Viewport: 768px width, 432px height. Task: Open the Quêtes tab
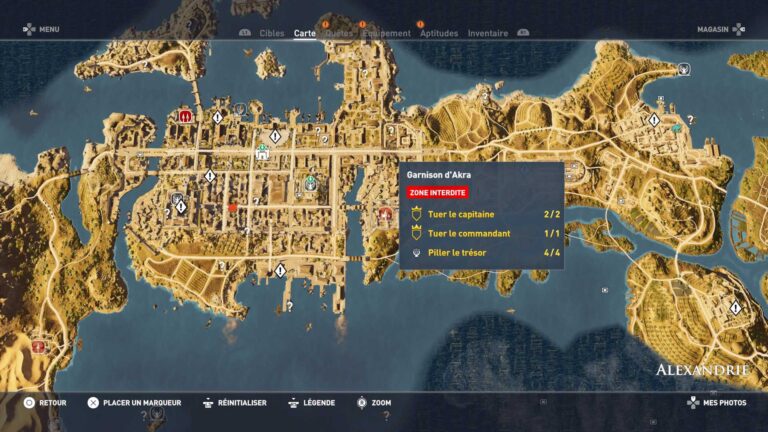[x=339, y=33]
